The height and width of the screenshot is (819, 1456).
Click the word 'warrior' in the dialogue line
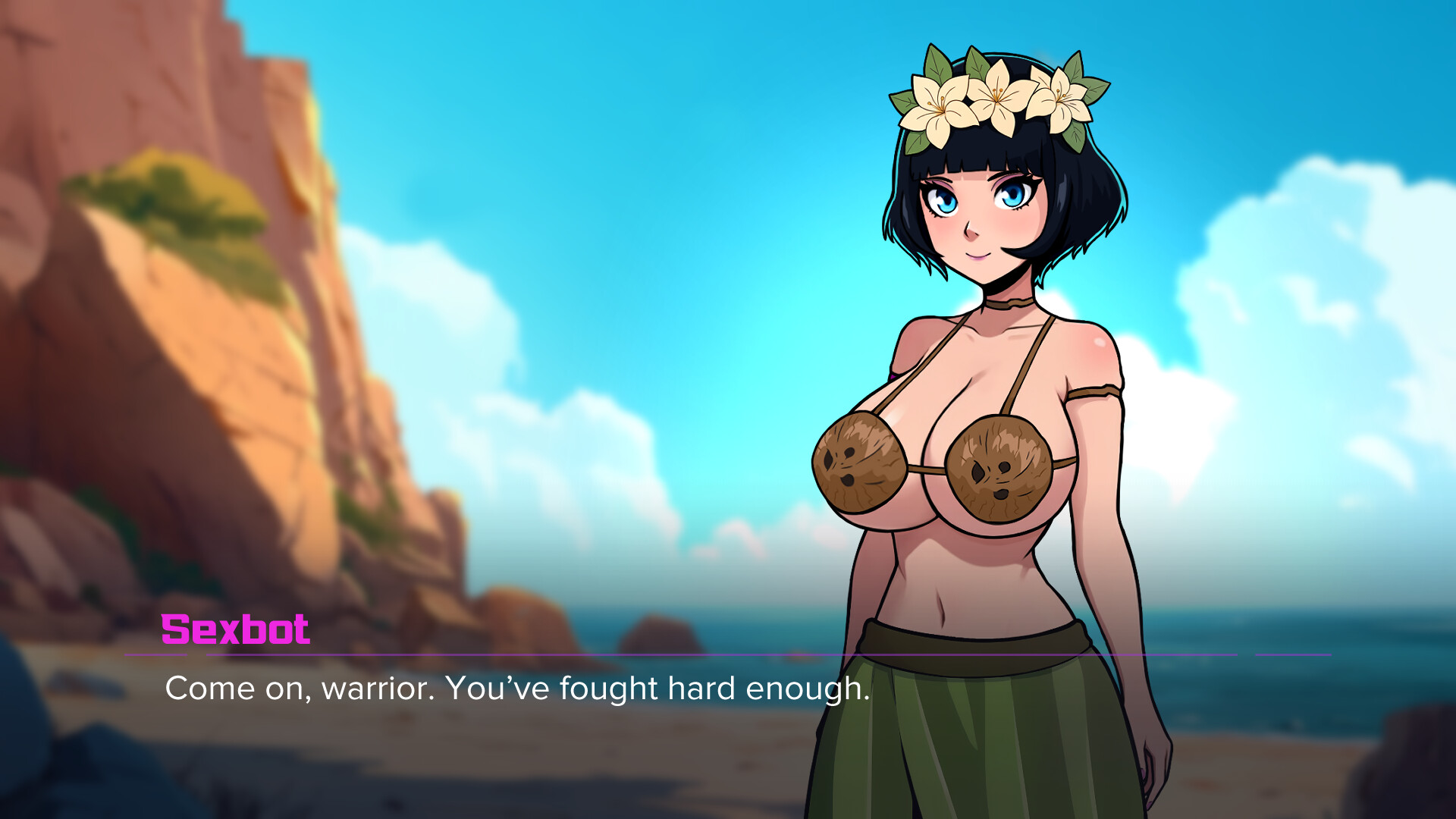pos(383,690)
